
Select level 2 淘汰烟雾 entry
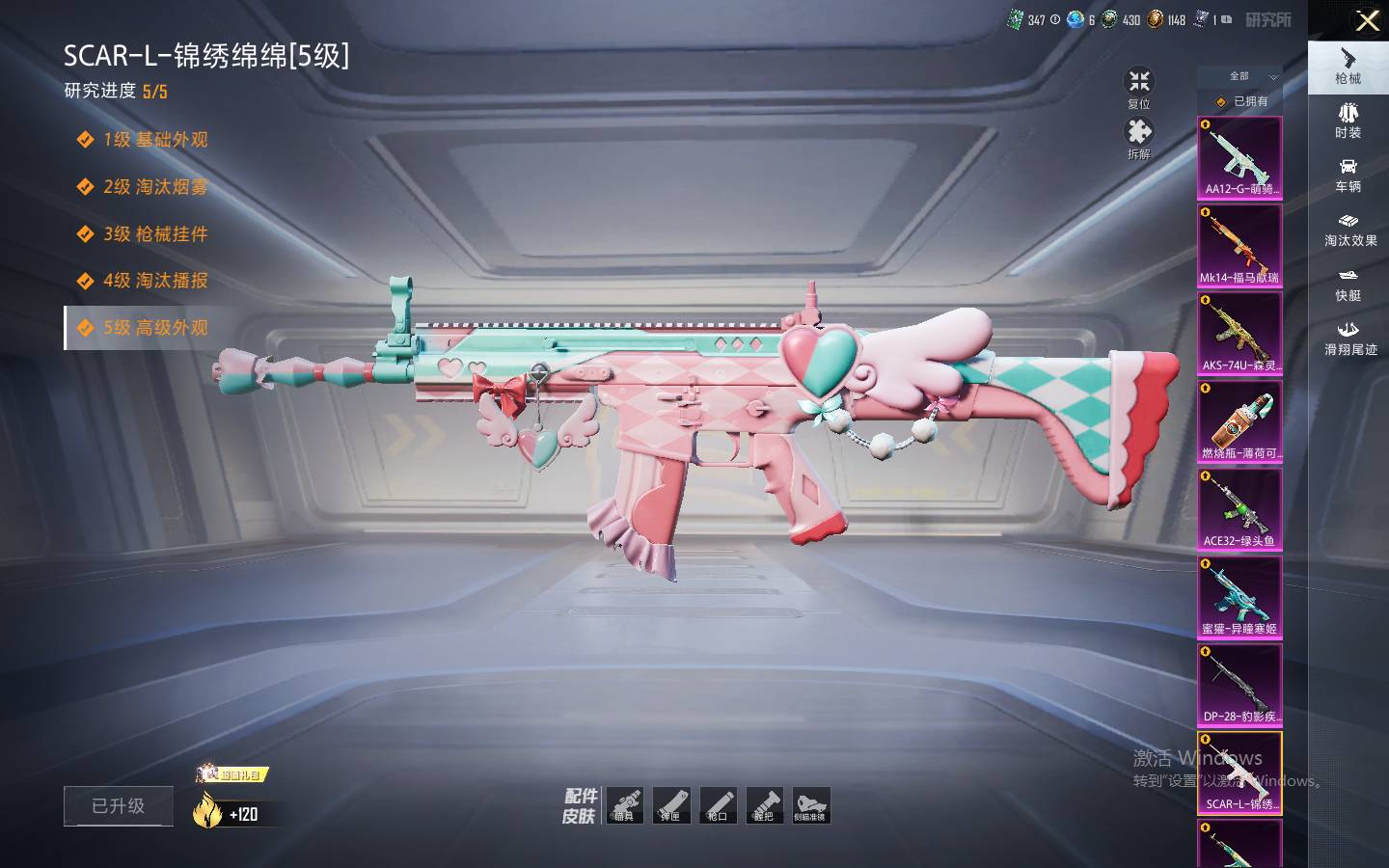pos(155,187)
